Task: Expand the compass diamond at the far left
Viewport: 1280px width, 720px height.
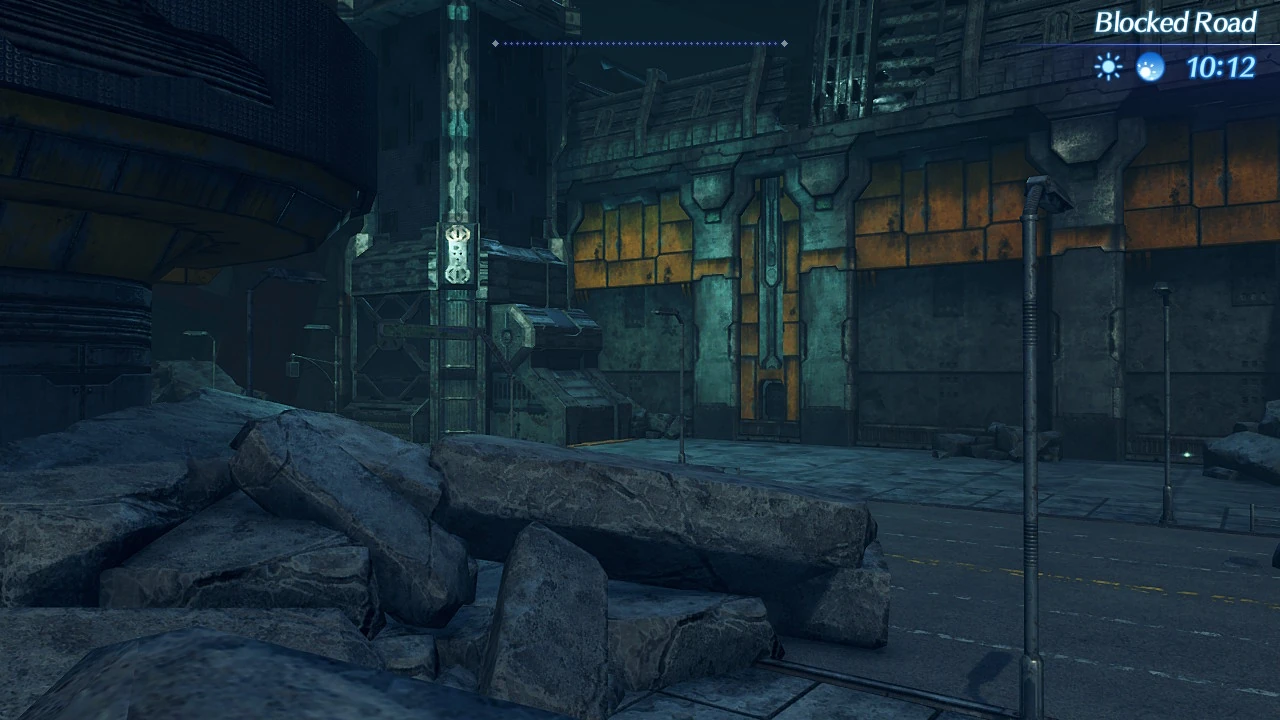Action: [x=495, y=43]
